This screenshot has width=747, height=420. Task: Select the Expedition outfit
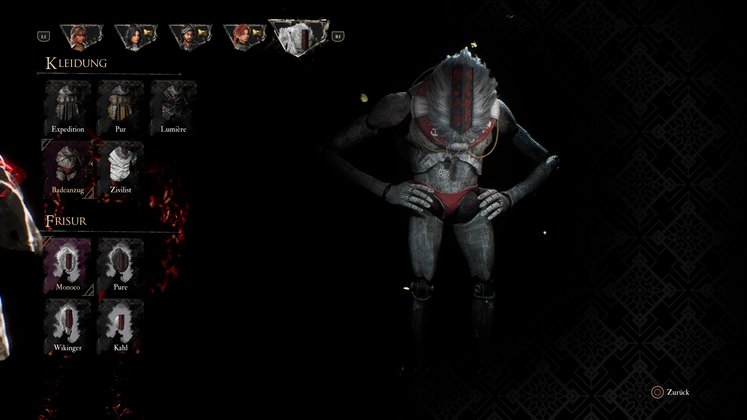68,105
